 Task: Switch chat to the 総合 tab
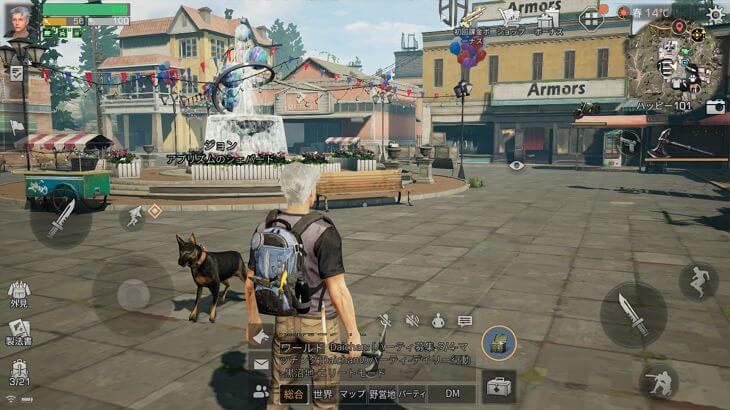(293, 394)
